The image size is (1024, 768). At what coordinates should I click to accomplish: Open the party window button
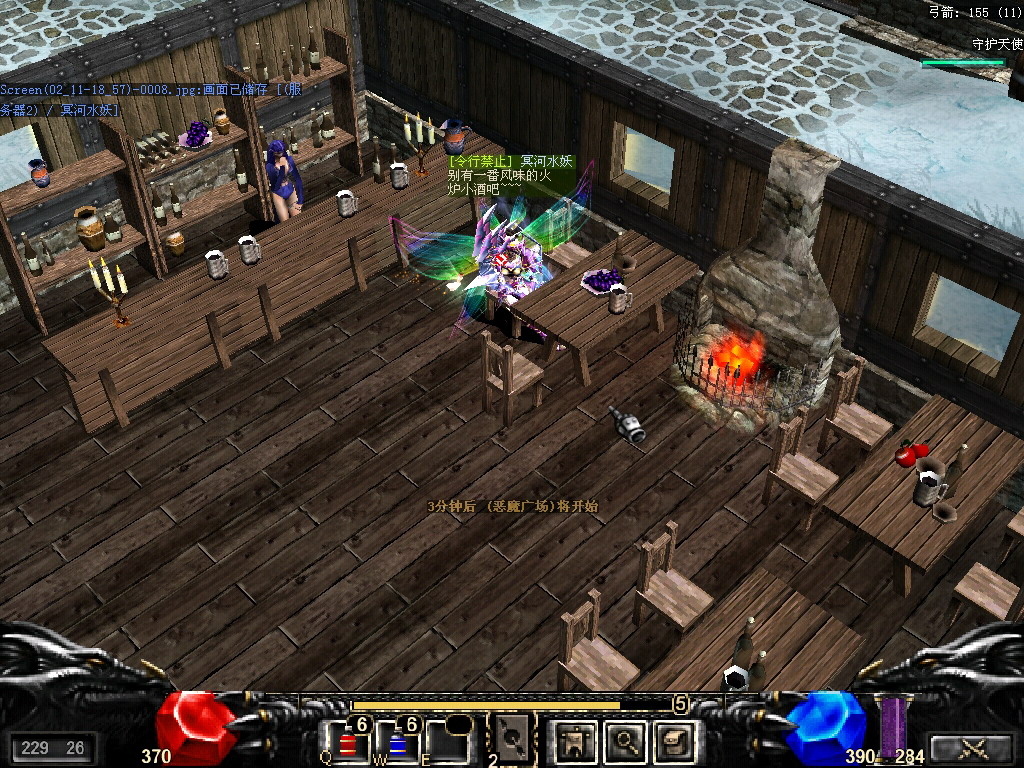574,742
